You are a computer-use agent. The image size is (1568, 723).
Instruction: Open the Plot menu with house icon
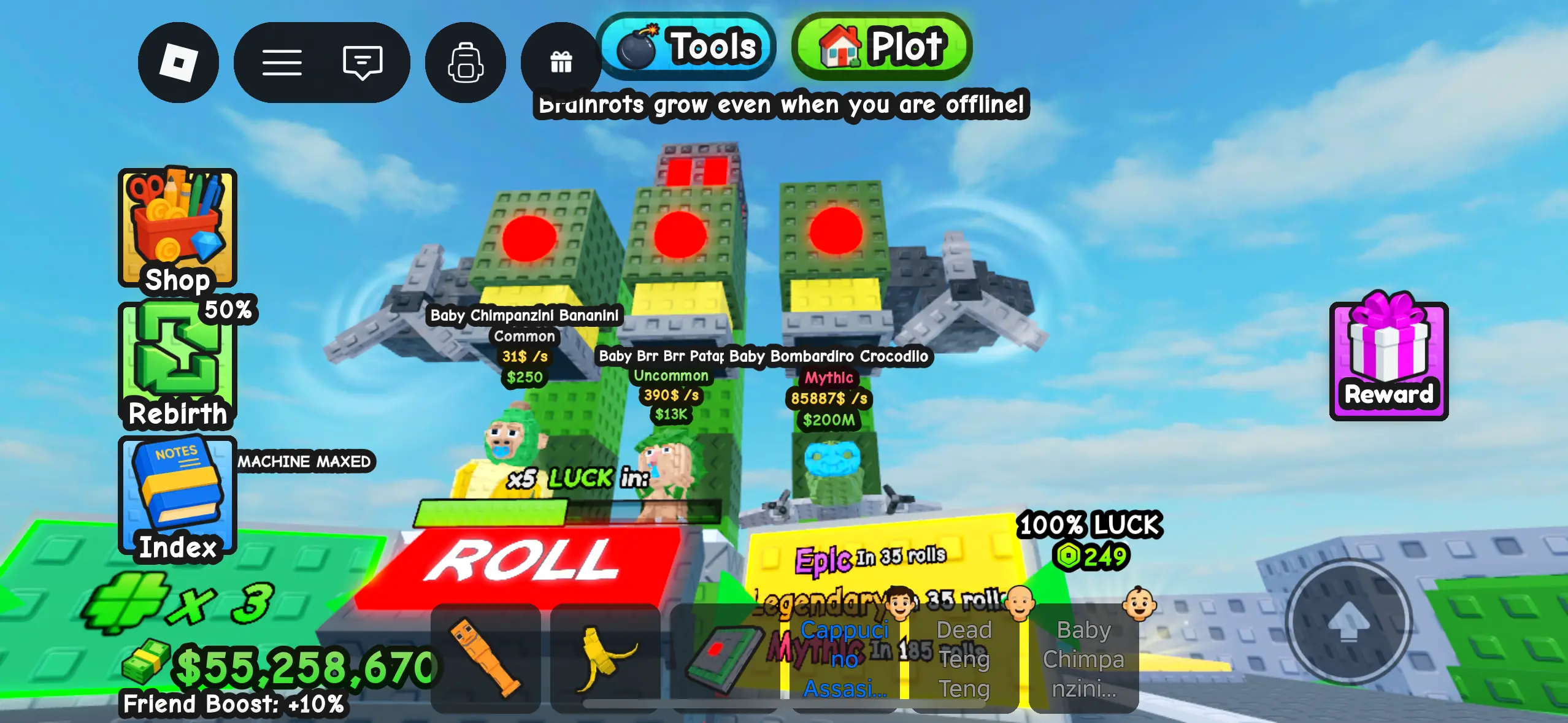(881, 47)
